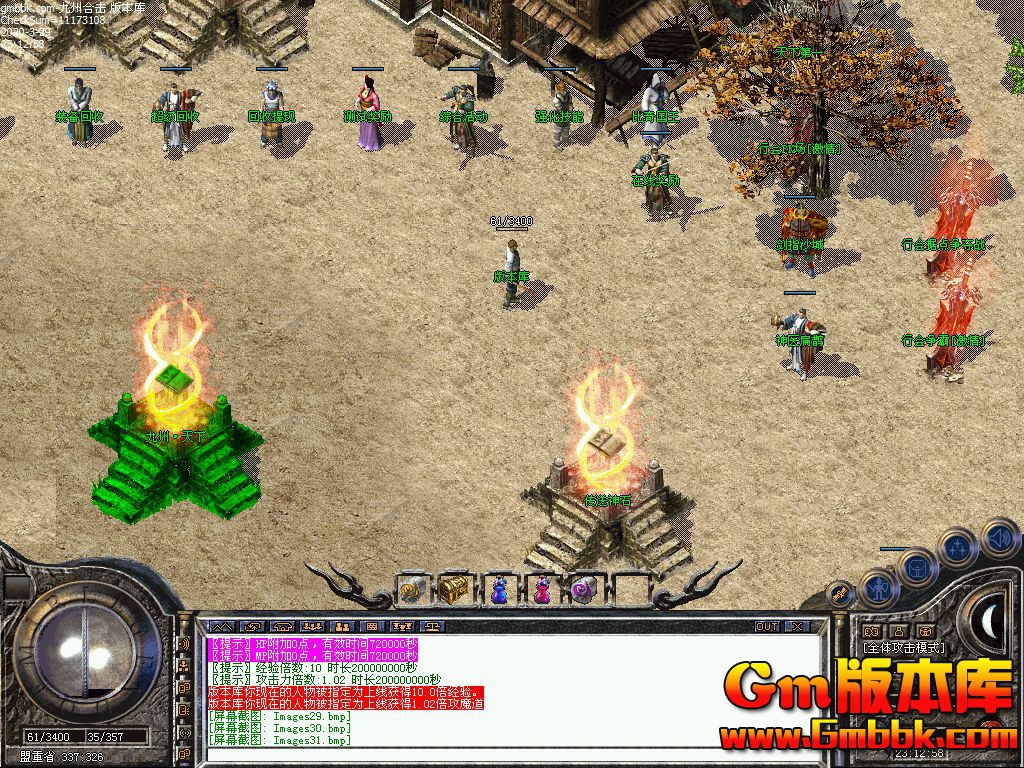Use the purple scroll hotbar item

click(x=583, y=590)
